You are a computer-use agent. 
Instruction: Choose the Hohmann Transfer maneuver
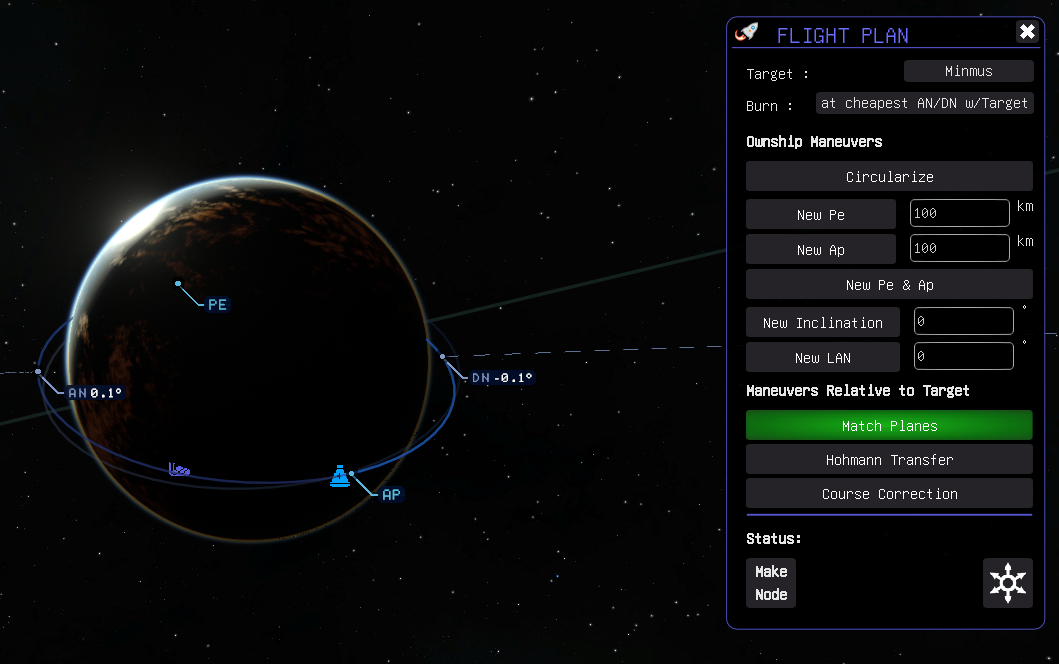coord(889,459)
